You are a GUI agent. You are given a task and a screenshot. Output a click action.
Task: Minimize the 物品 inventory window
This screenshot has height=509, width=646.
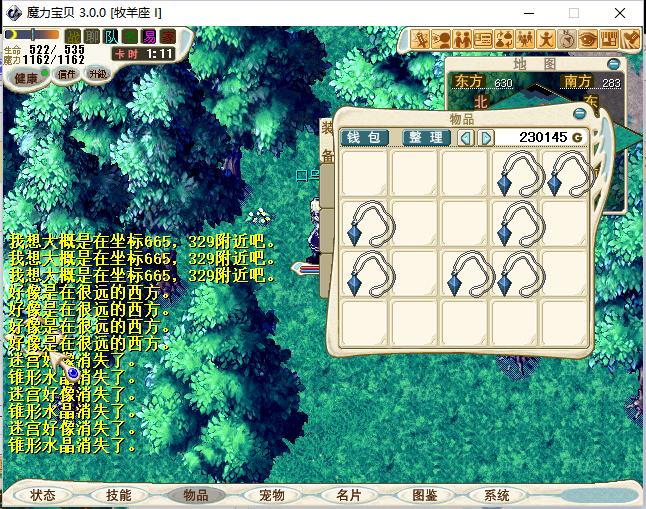click(x=579, y=114)
